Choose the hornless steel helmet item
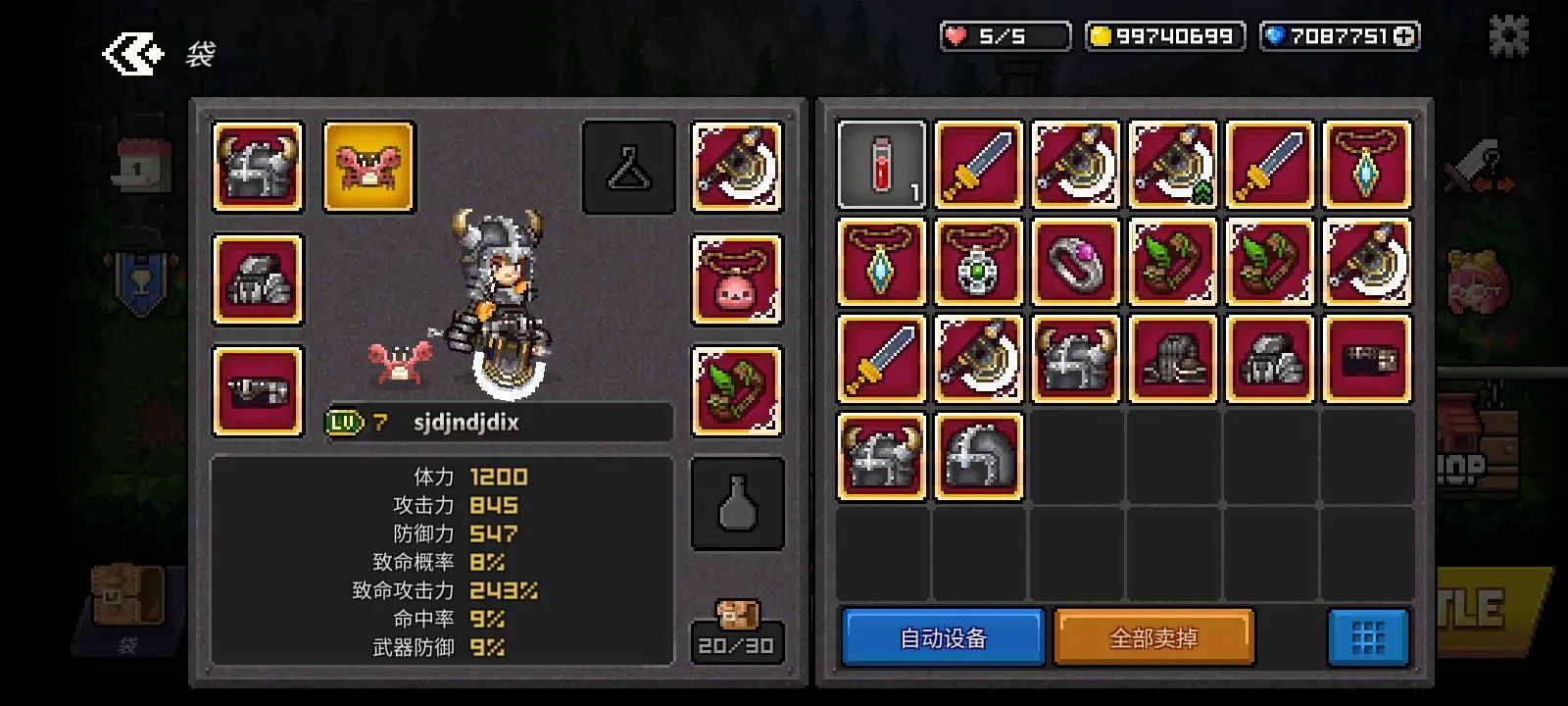The height and width of the screenshot is (706, 1568). click(x=978, y=457)
